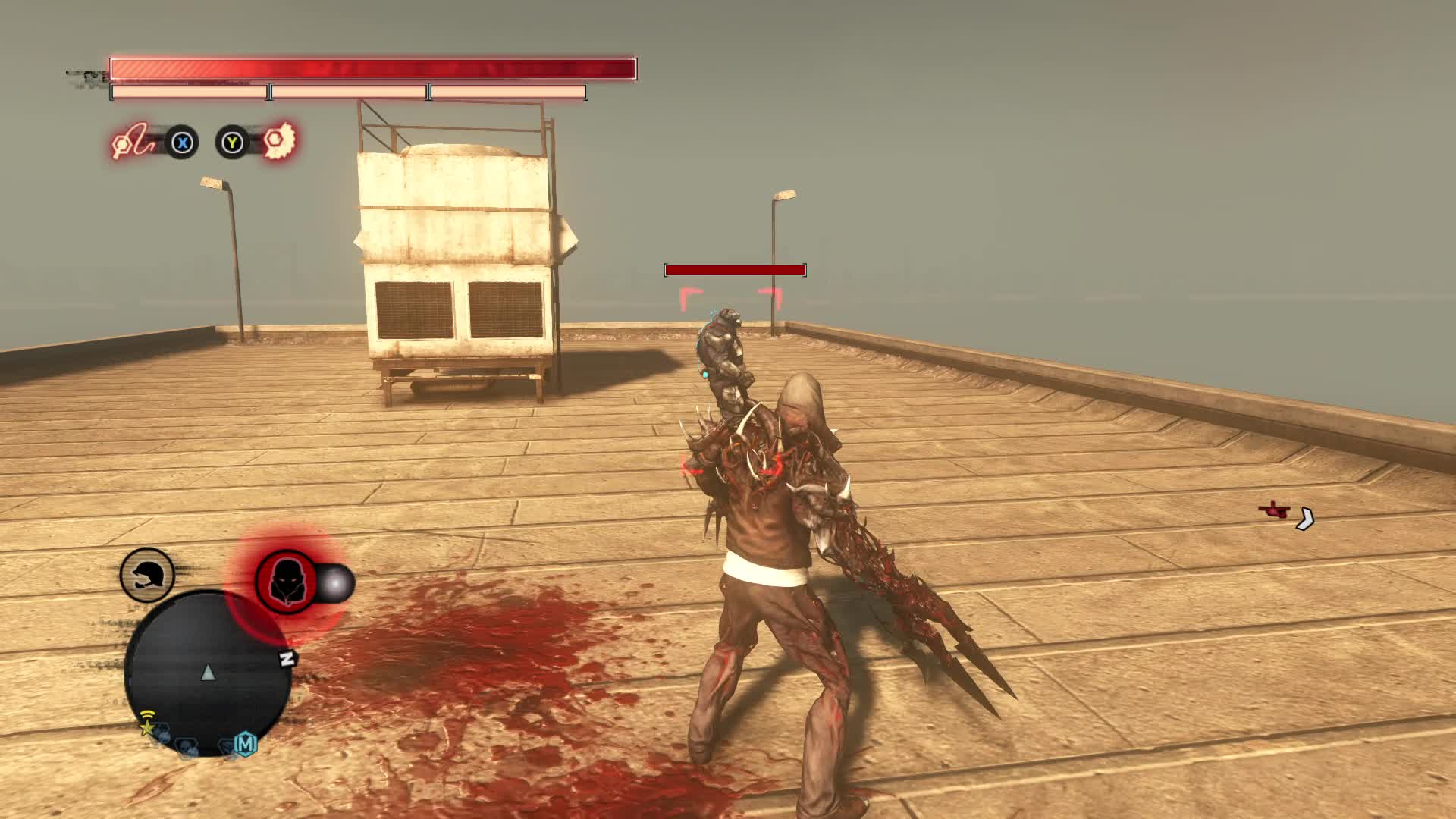Click the black military helmet icon
1456x819 pixels.
(x=147, y=576)
